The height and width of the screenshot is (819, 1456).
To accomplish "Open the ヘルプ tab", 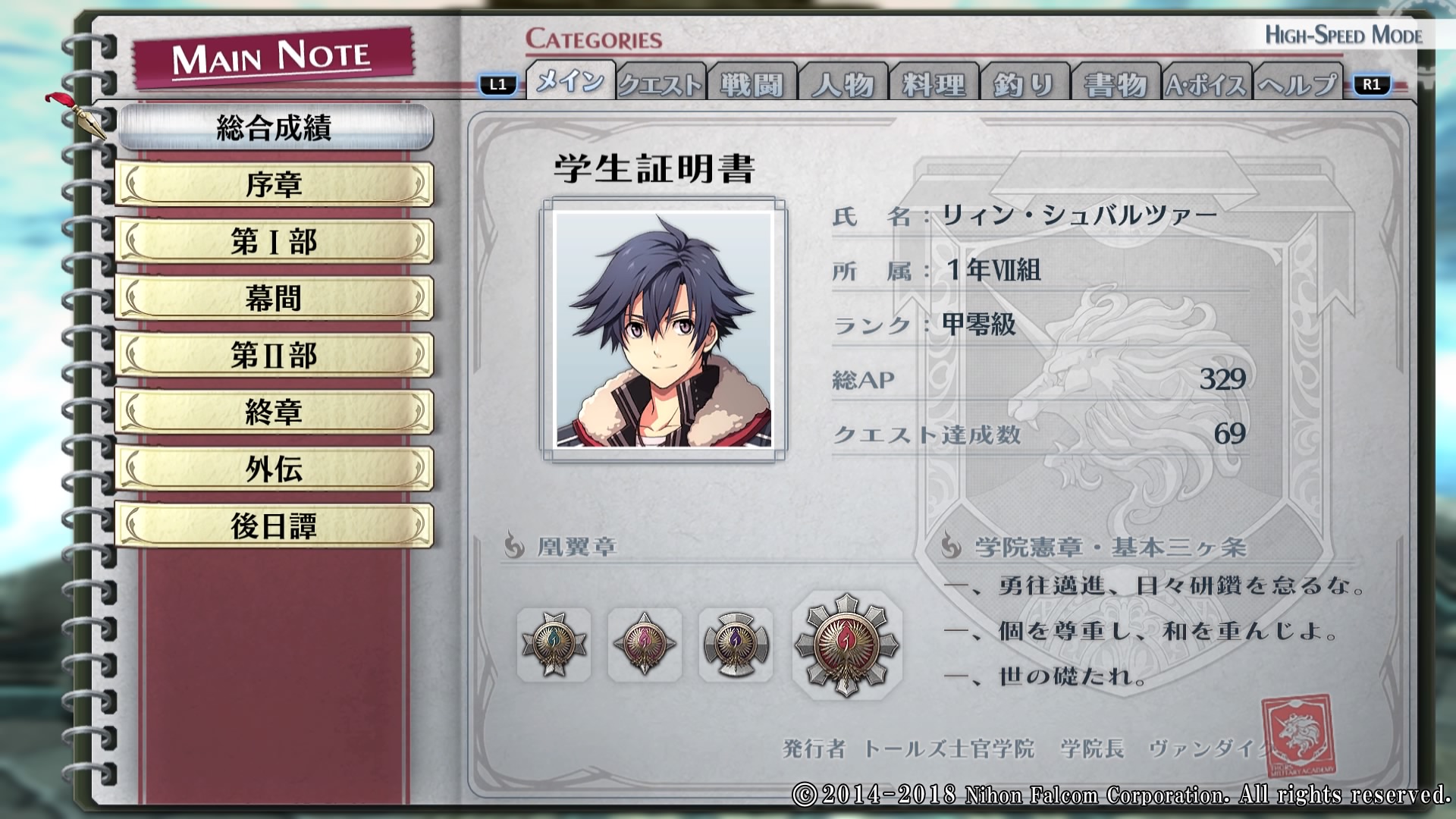I will (1298, 84).
